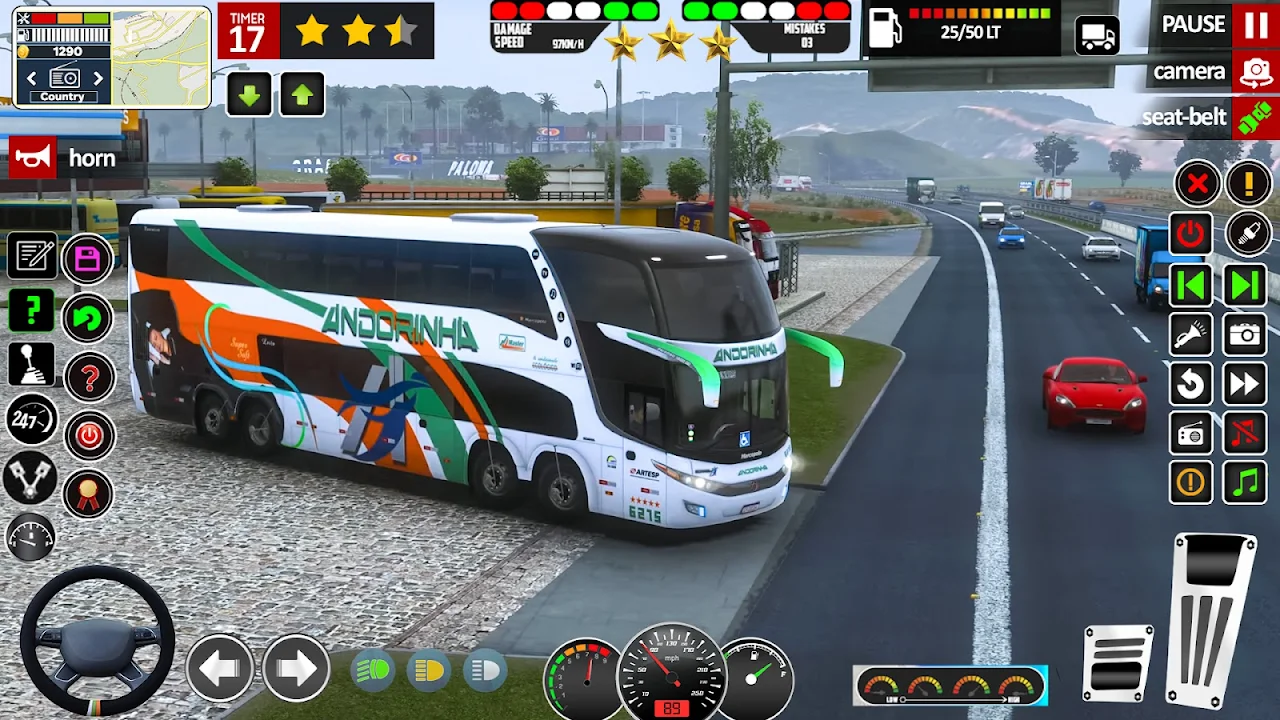Click the red X button

pyautogui.click(x=1196, y=184)
